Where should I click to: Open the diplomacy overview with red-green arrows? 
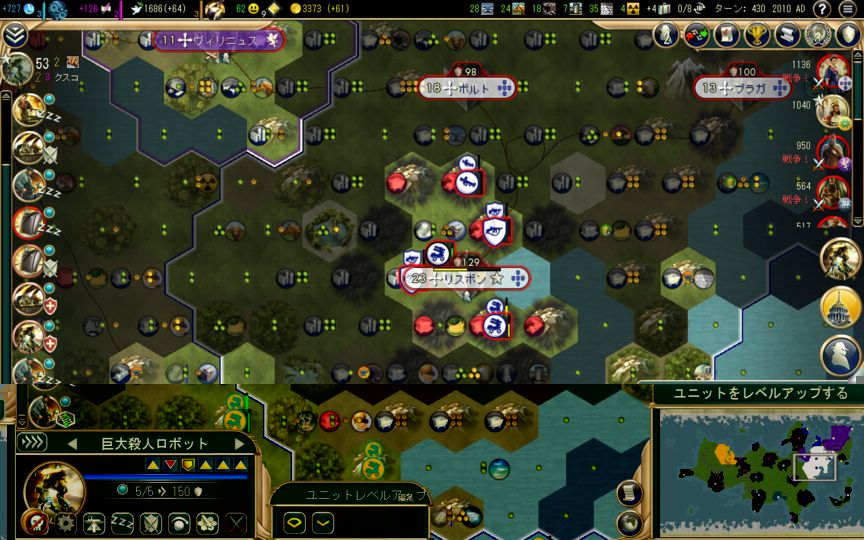click(x=696, y=36)
